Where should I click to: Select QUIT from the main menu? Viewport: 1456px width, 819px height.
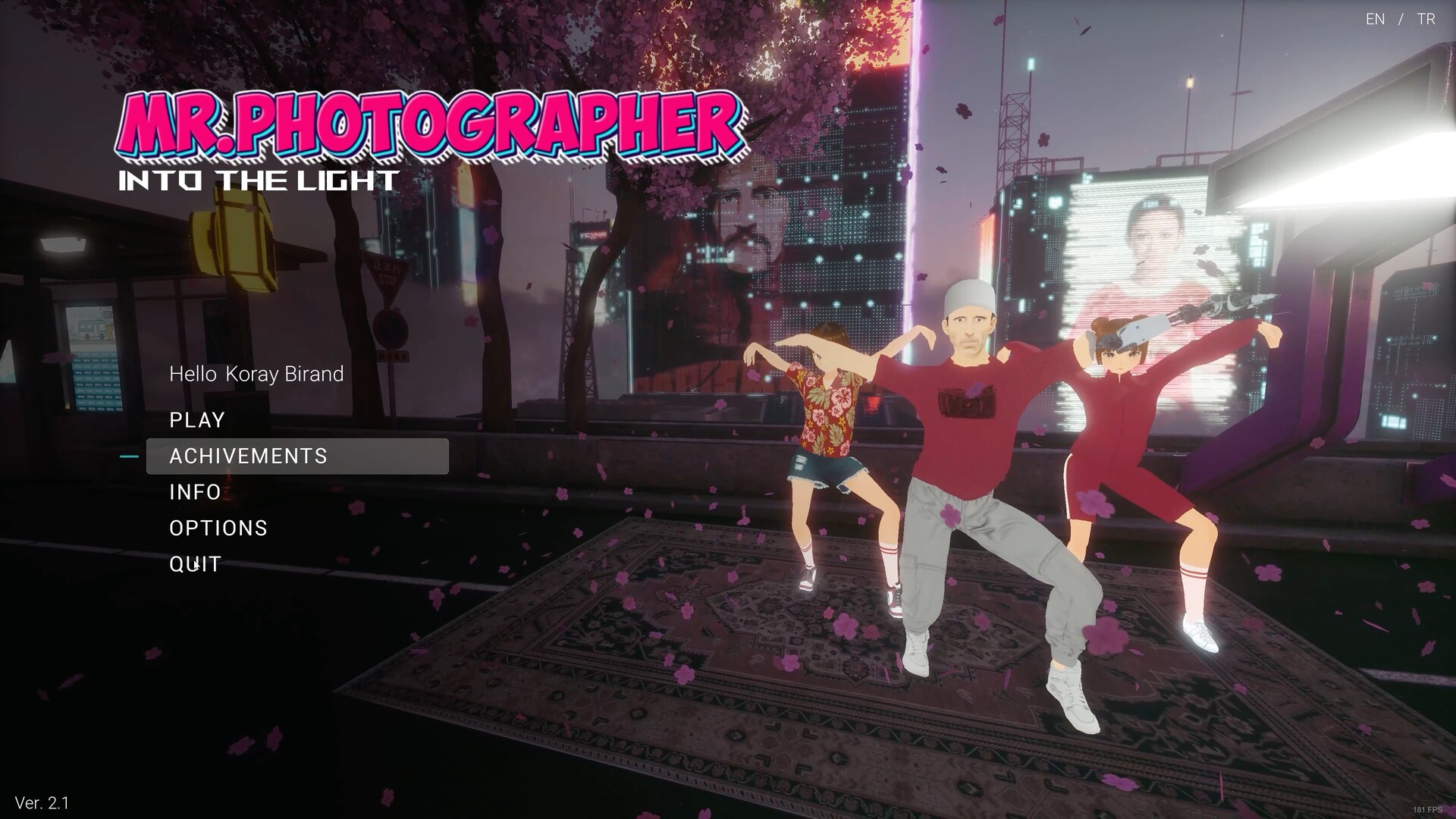click(x=195, y=564)
